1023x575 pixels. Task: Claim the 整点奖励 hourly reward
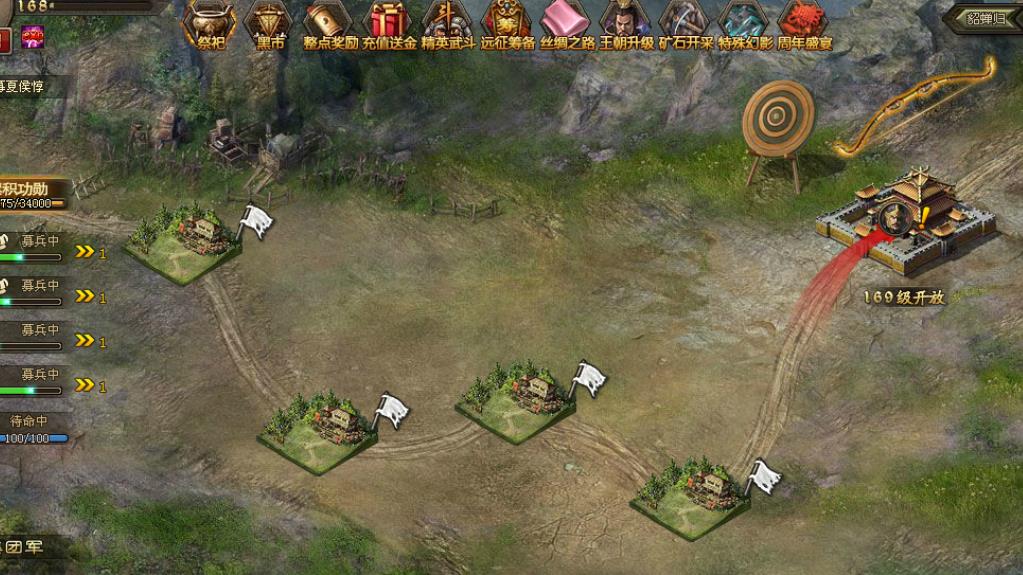329,23
